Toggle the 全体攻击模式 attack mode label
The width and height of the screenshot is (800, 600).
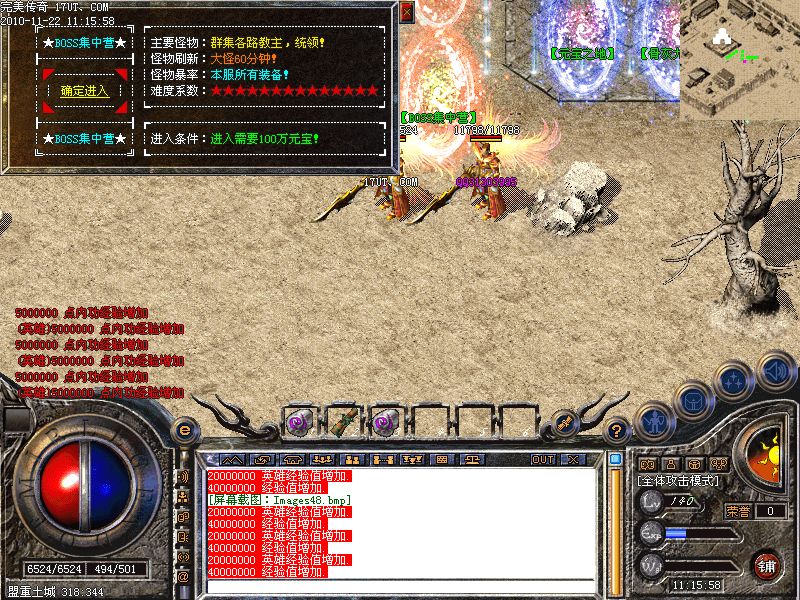(679, 483)
